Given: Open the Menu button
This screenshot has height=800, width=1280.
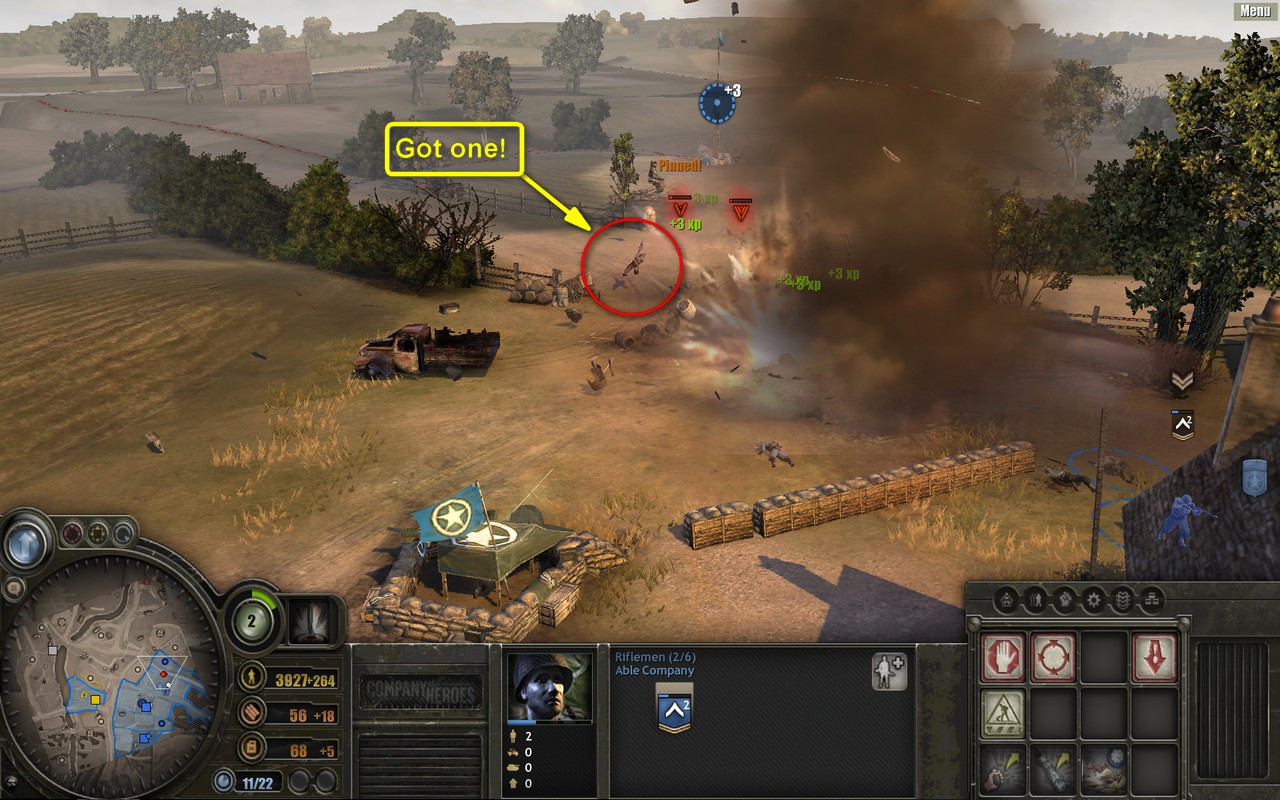Looking at the screenshot, I should point(1255,11).
